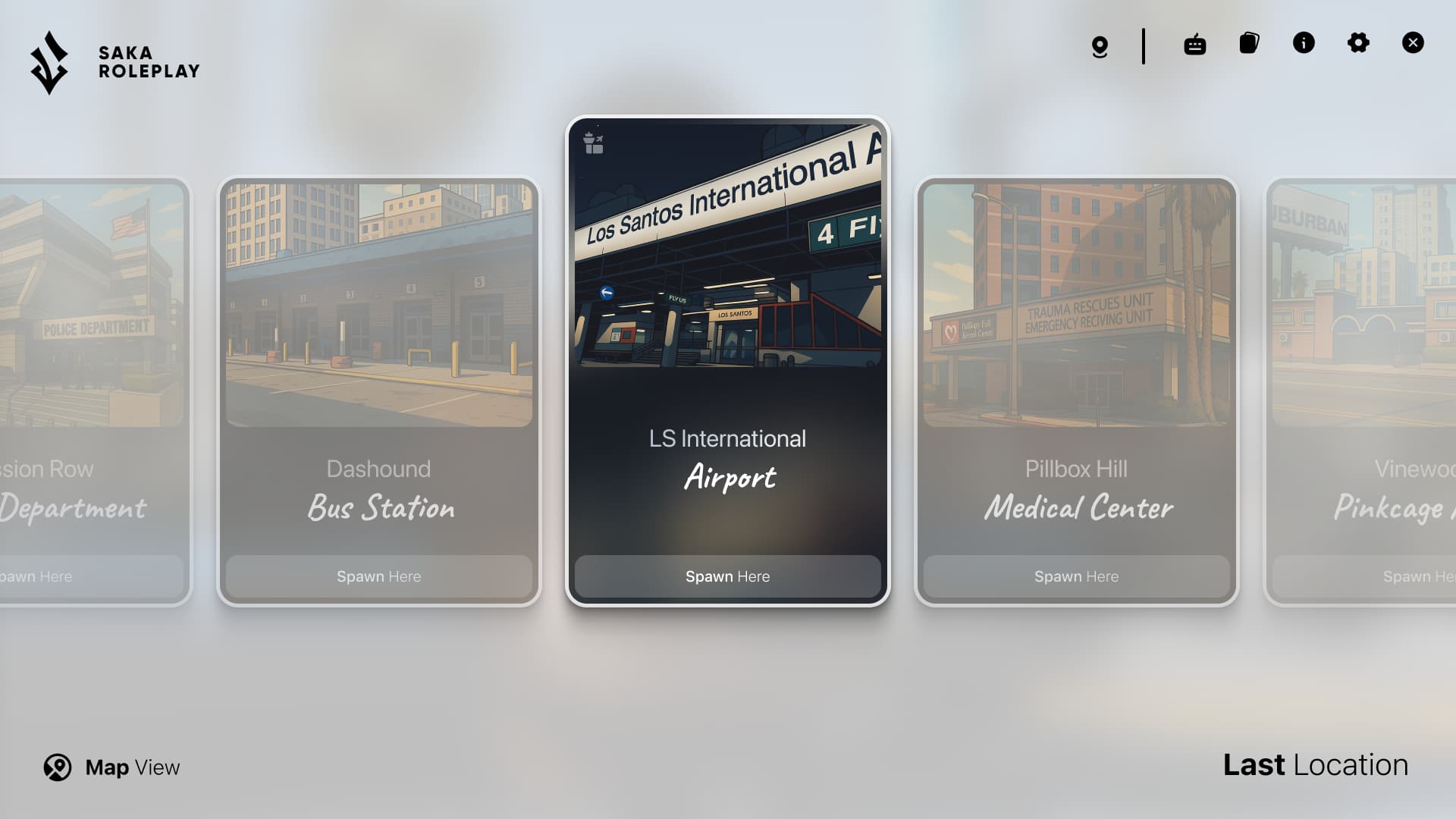
Task: Open the keybinds icon in the top bar
Action: pyautogui.click(x=1194, y=44)
